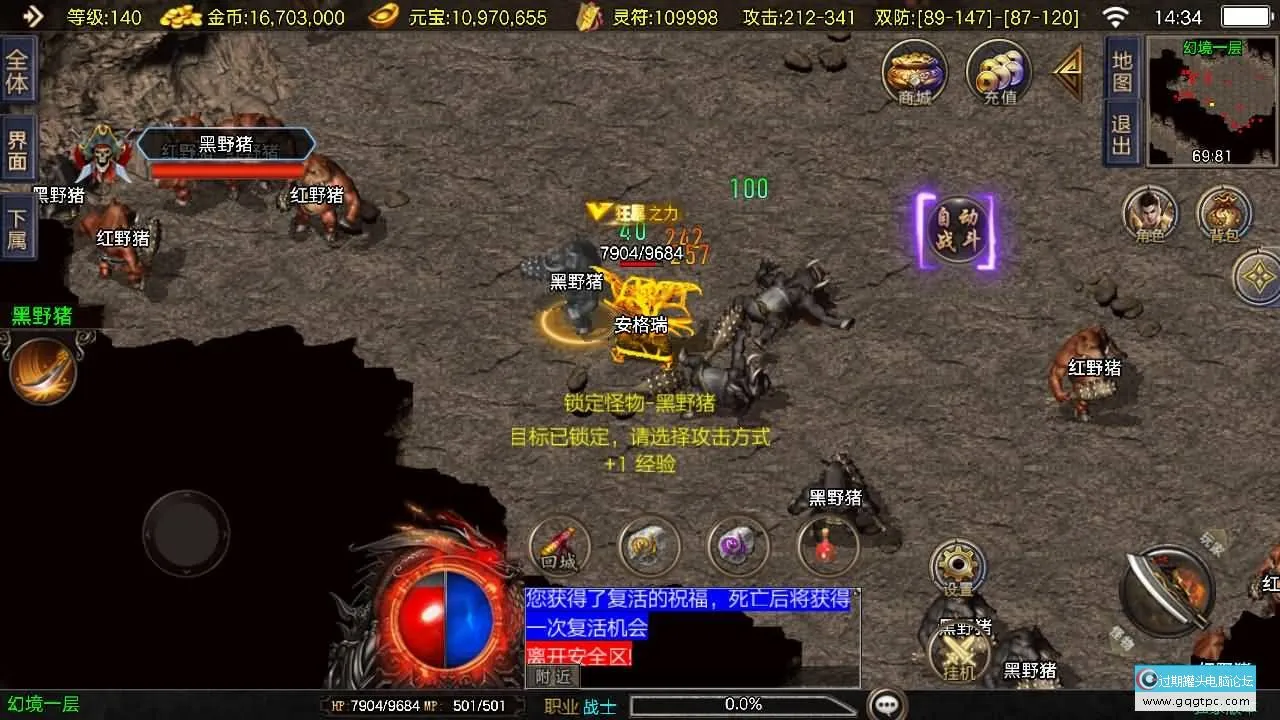Image resolution: width=1280 pixels, height=720 pixels.
Task: Select the 界面 tab on the left
Action: coord(18,150)
